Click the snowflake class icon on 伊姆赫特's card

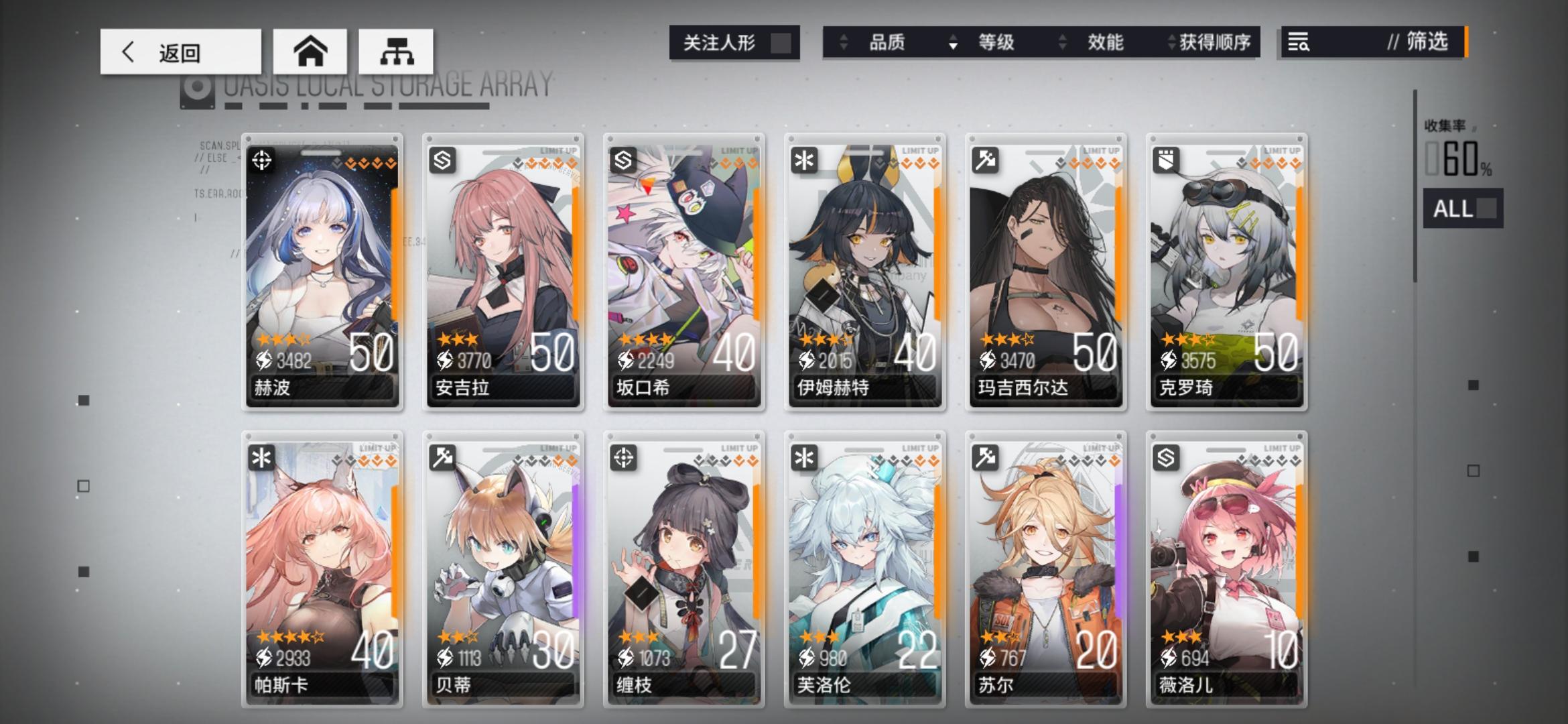(803, 161)
